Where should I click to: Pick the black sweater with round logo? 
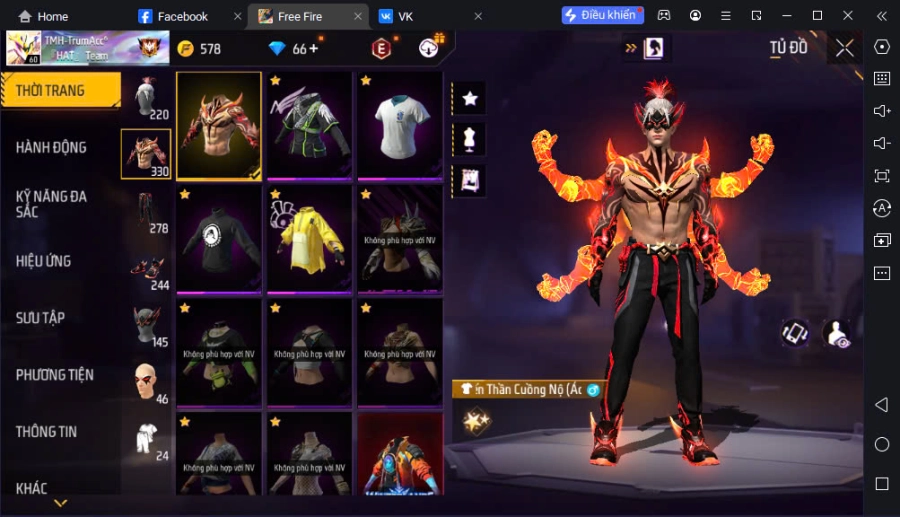pyautogui.click(x=218, y=237)
